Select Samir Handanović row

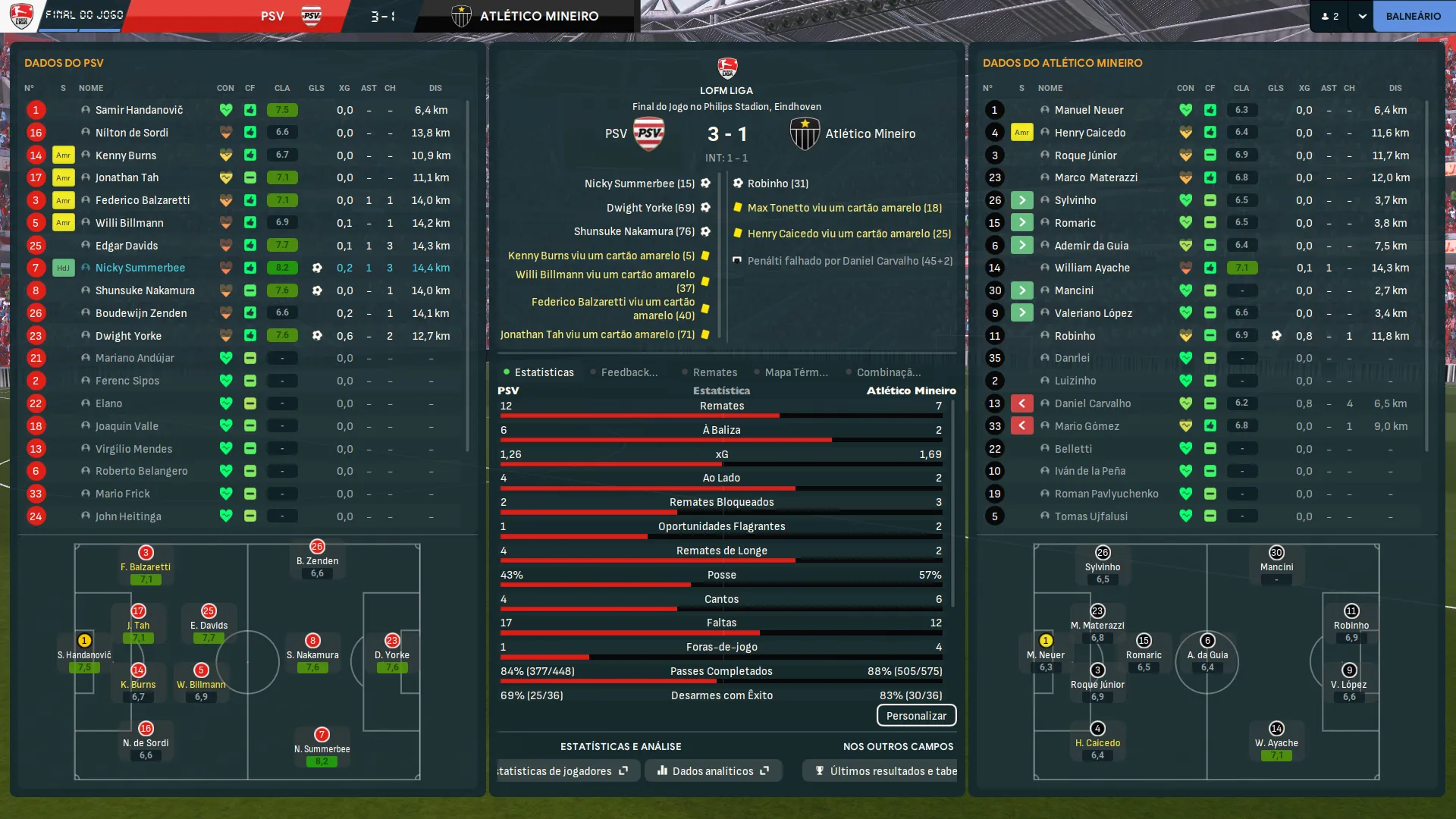click(x=139, y=110)
